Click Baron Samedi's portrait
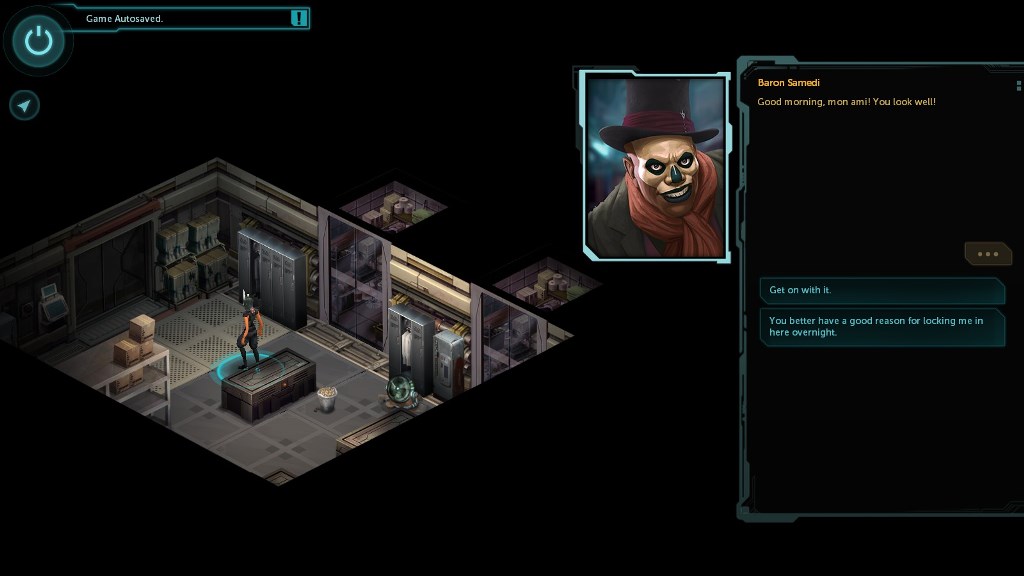 click(655, 167)
